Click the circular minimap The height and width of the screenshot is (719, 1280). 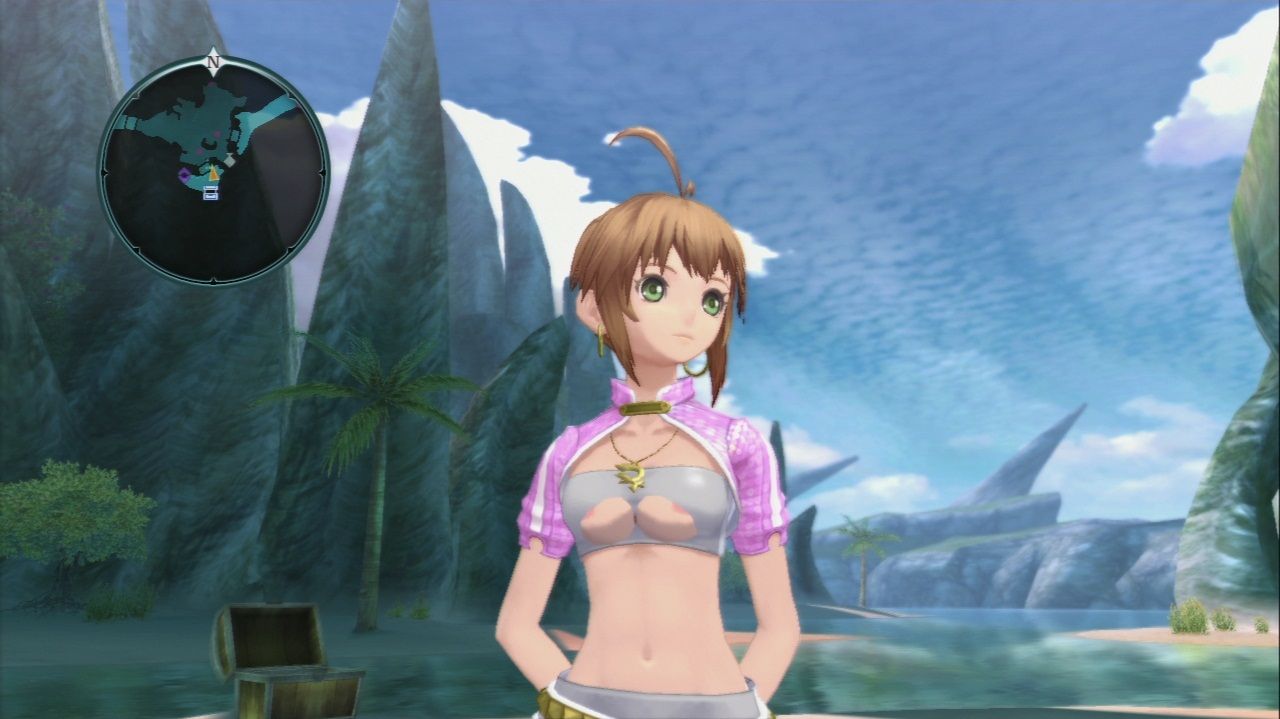213,170
